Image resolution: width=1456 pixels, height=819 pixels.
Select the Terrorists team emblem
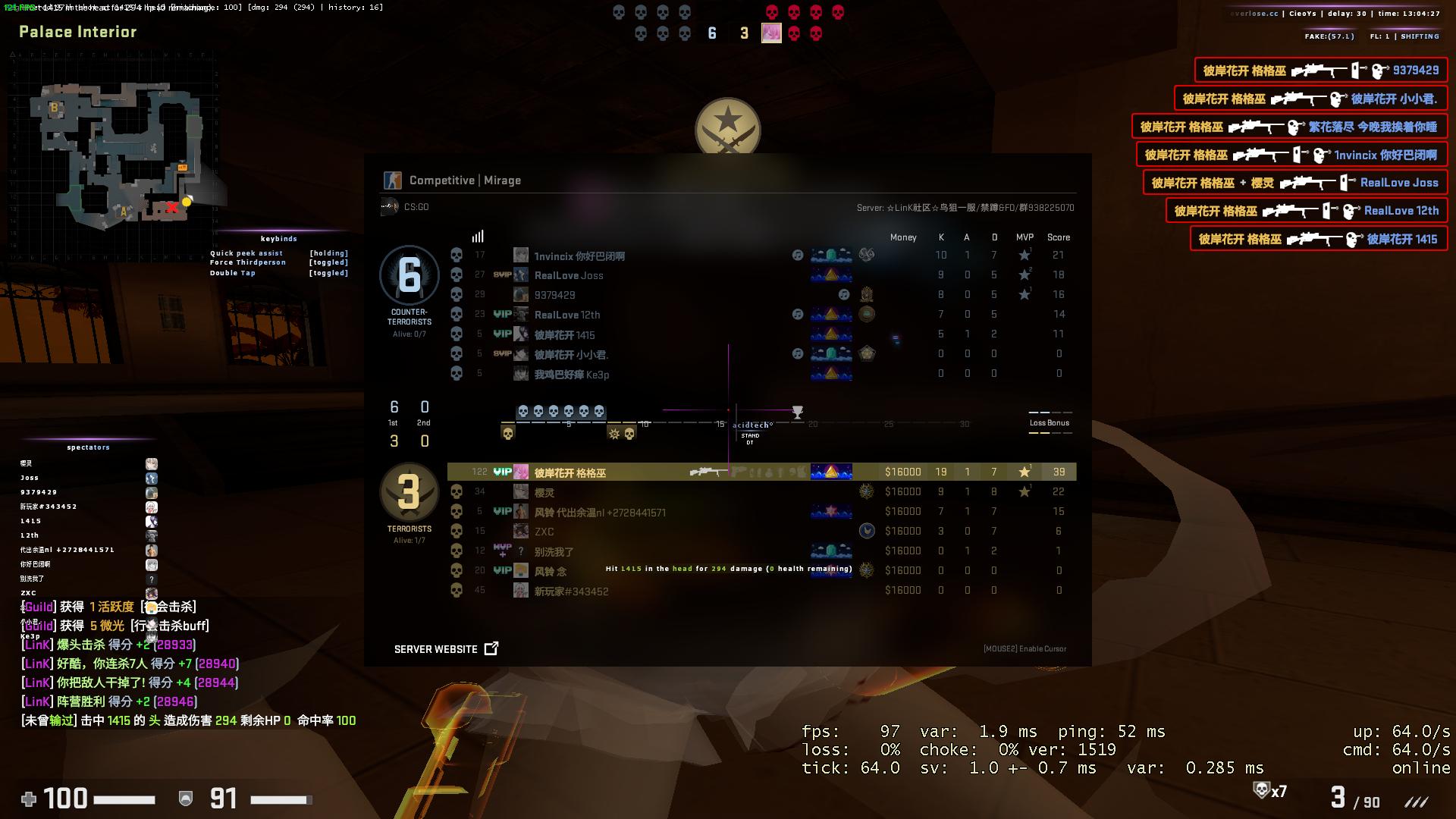409,493
